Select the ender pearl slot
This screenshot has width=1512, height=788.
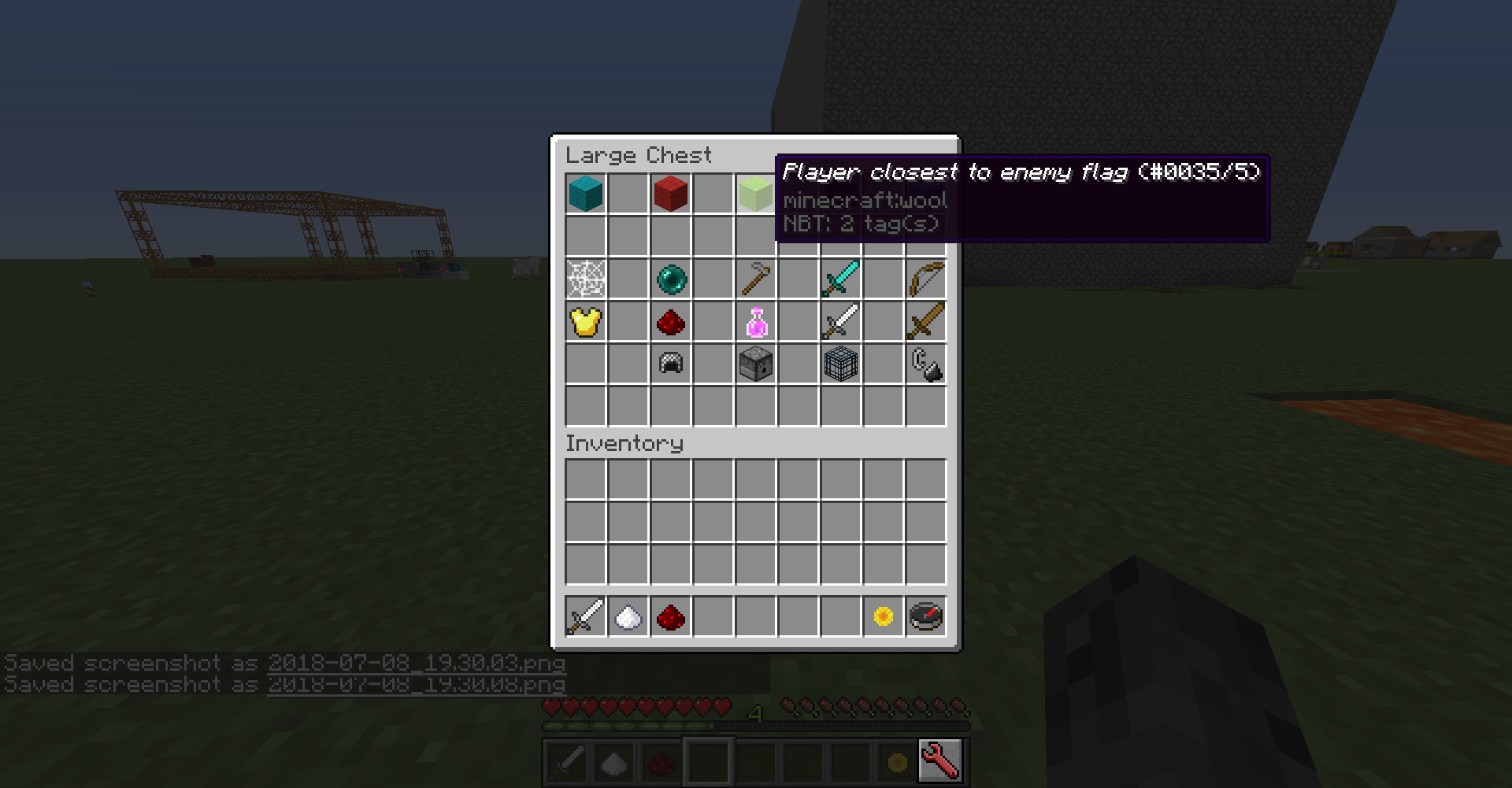(x=670, y=279)
